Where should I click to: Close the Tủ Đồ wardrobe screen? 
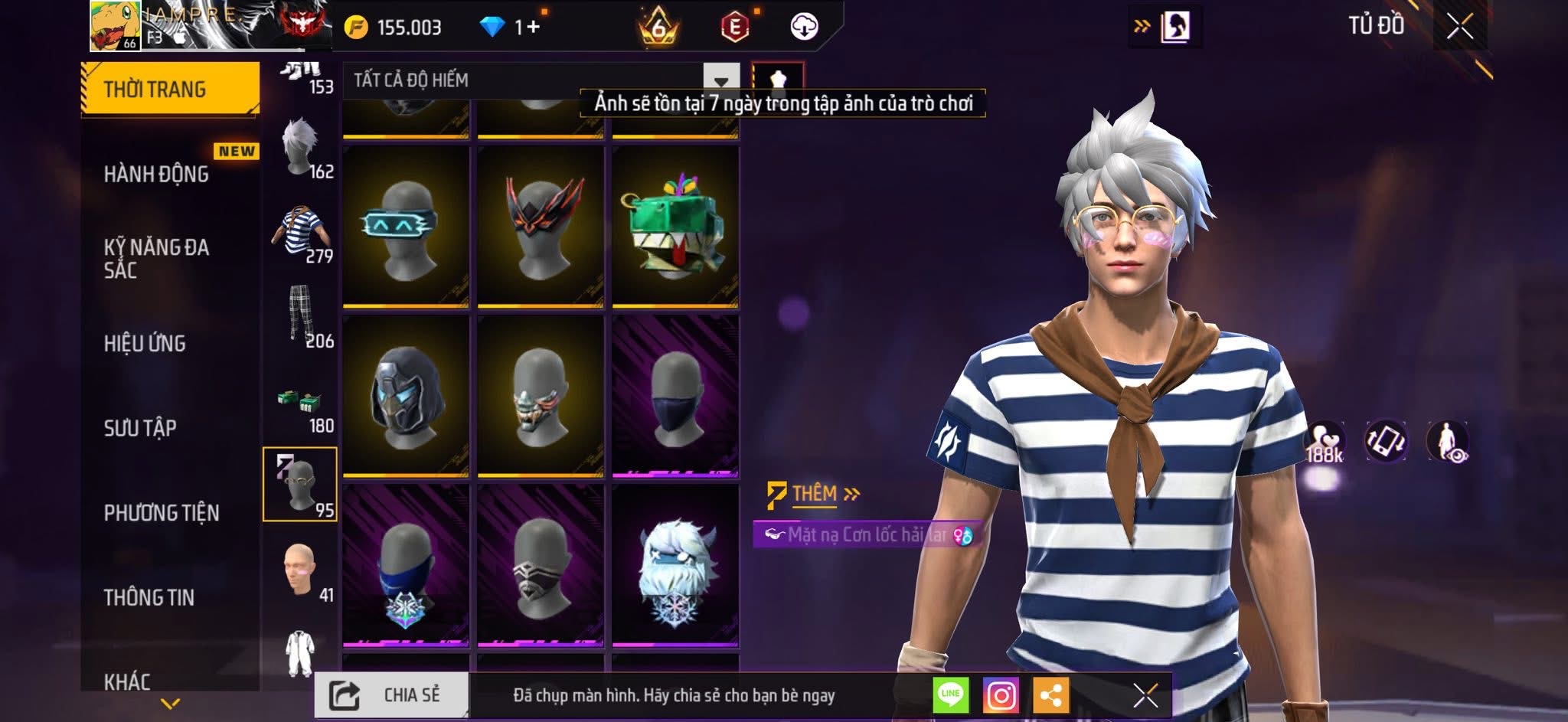[x=1459, y=27]
